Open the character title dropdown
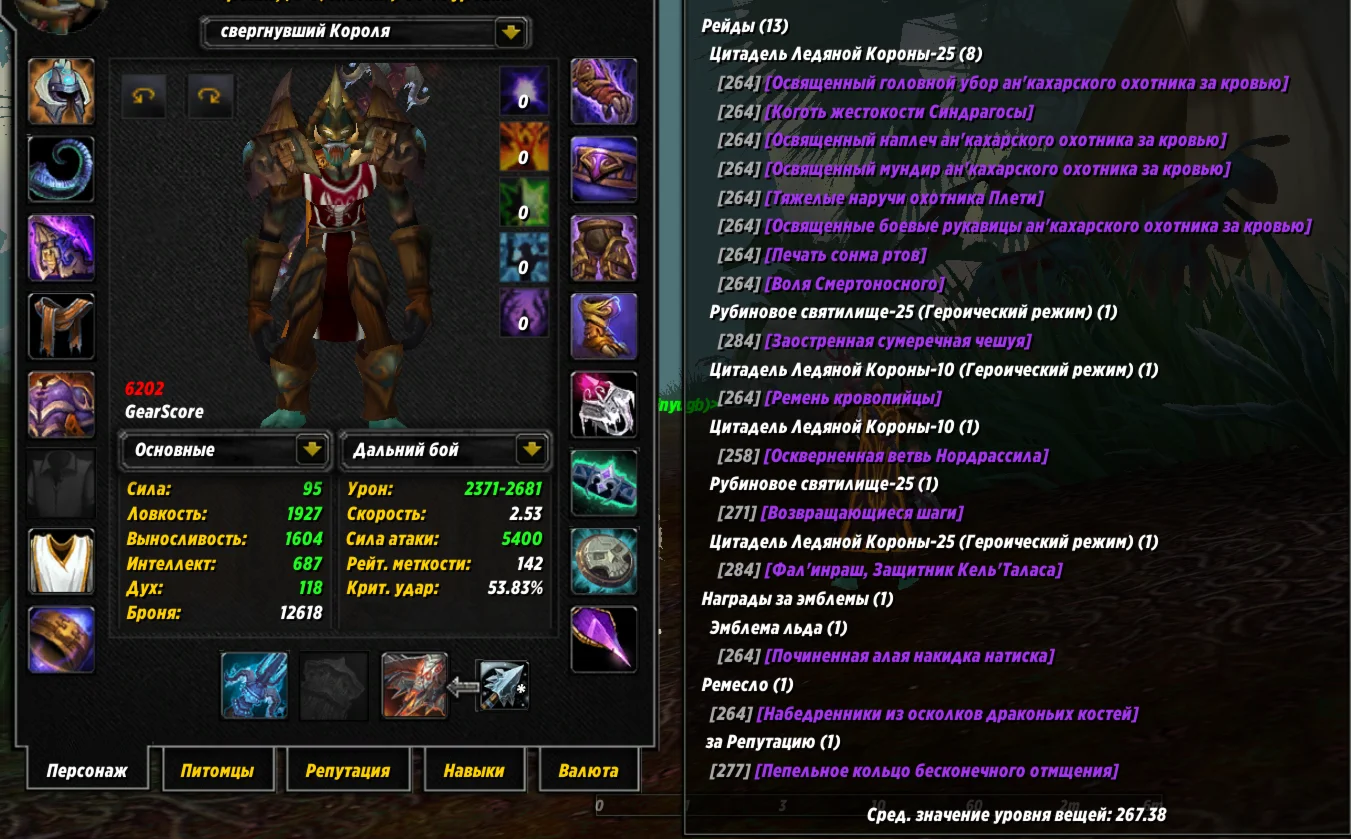The width and height of the screenshot is (1351, 839). coord(510,31)
